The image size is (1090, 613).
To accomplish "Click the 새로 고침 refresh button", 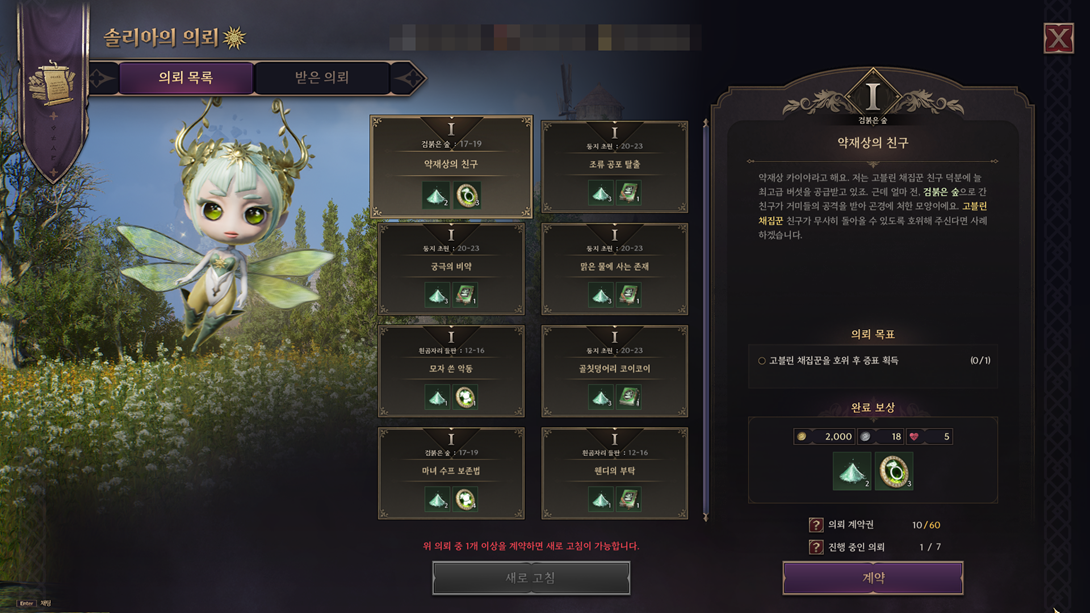I will pyautogui.click(x=531, y=578).
